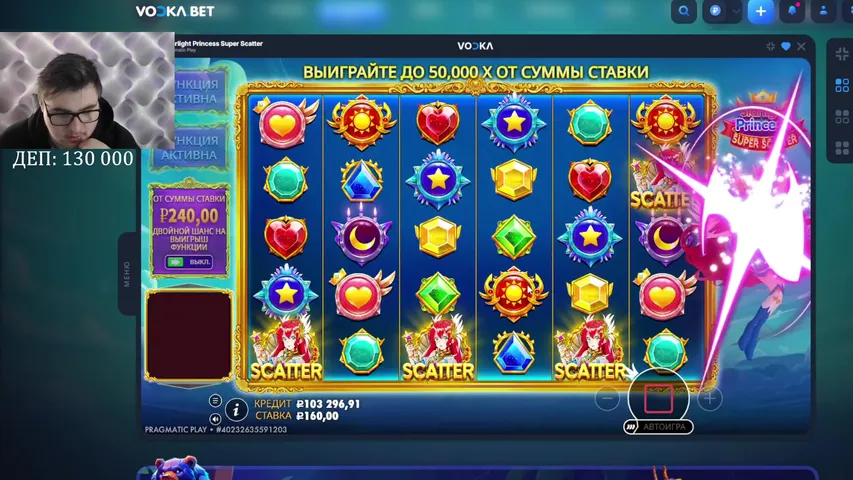Go to the Vodka Bet home logo
The image size is (853, 480).
click(x=175, y=12)
